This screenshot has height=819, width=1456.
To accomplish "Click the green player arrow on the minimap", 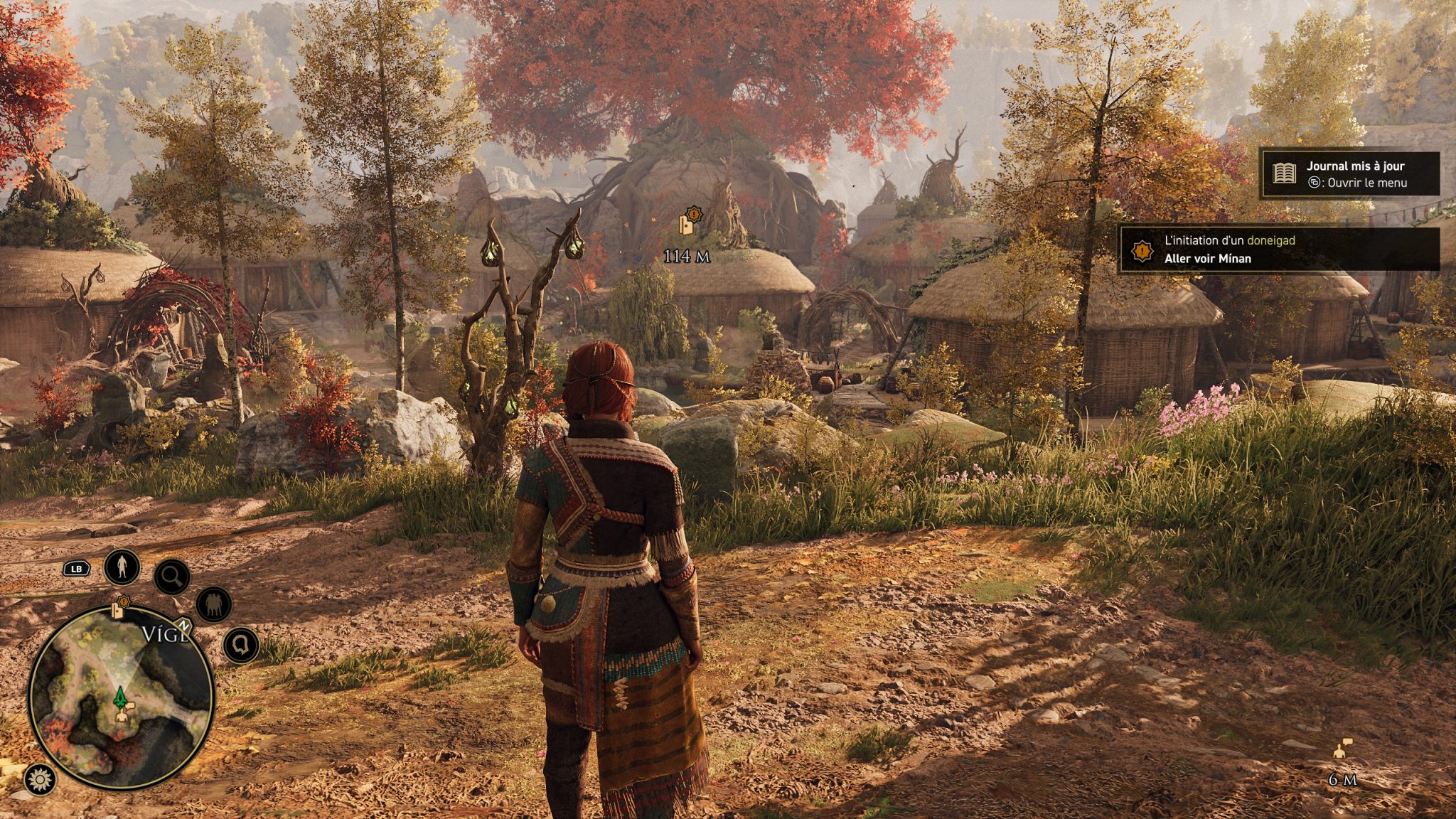I will click(120, 697).
